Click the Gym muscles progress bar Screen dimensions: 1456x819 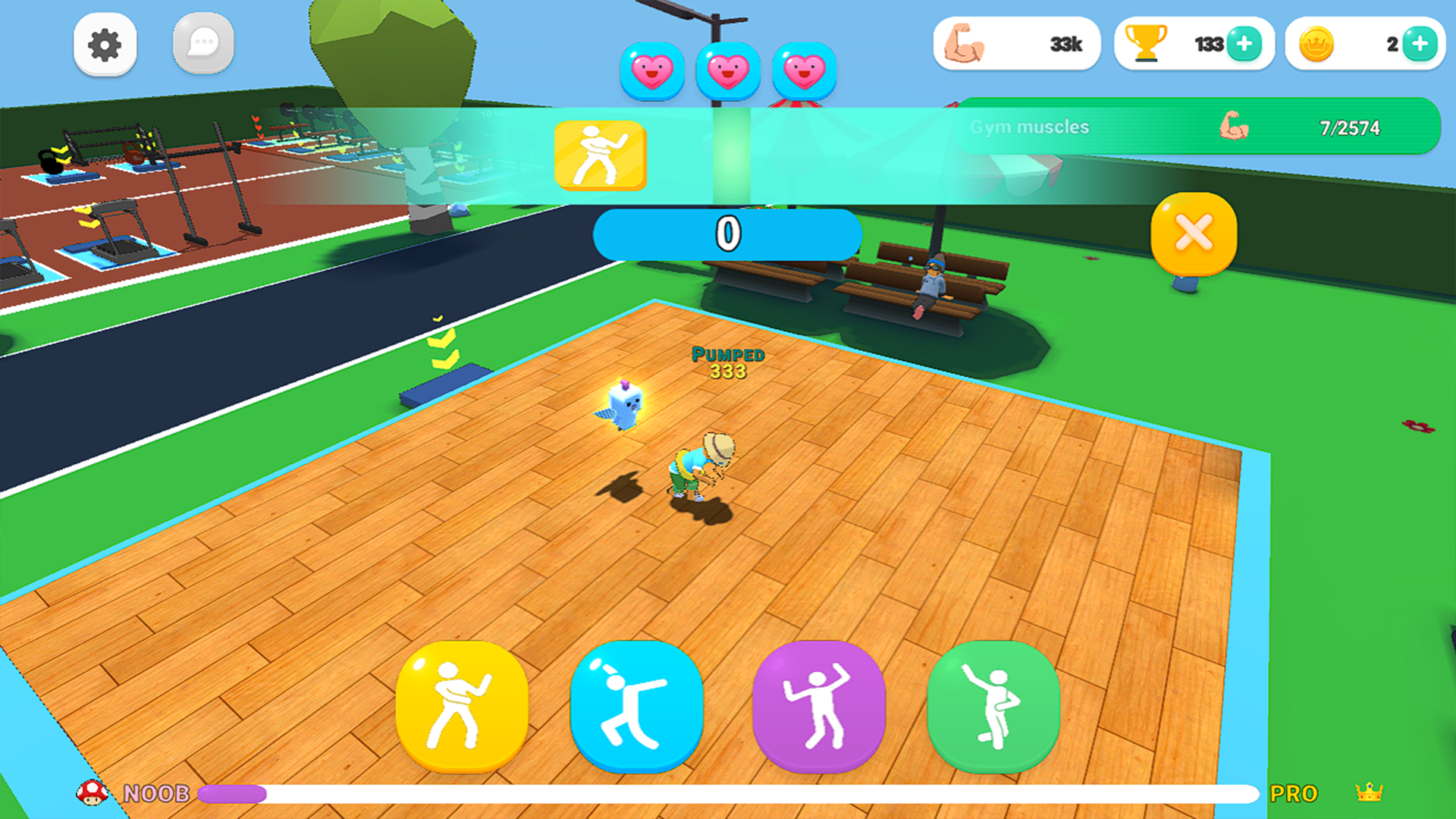1198,127
